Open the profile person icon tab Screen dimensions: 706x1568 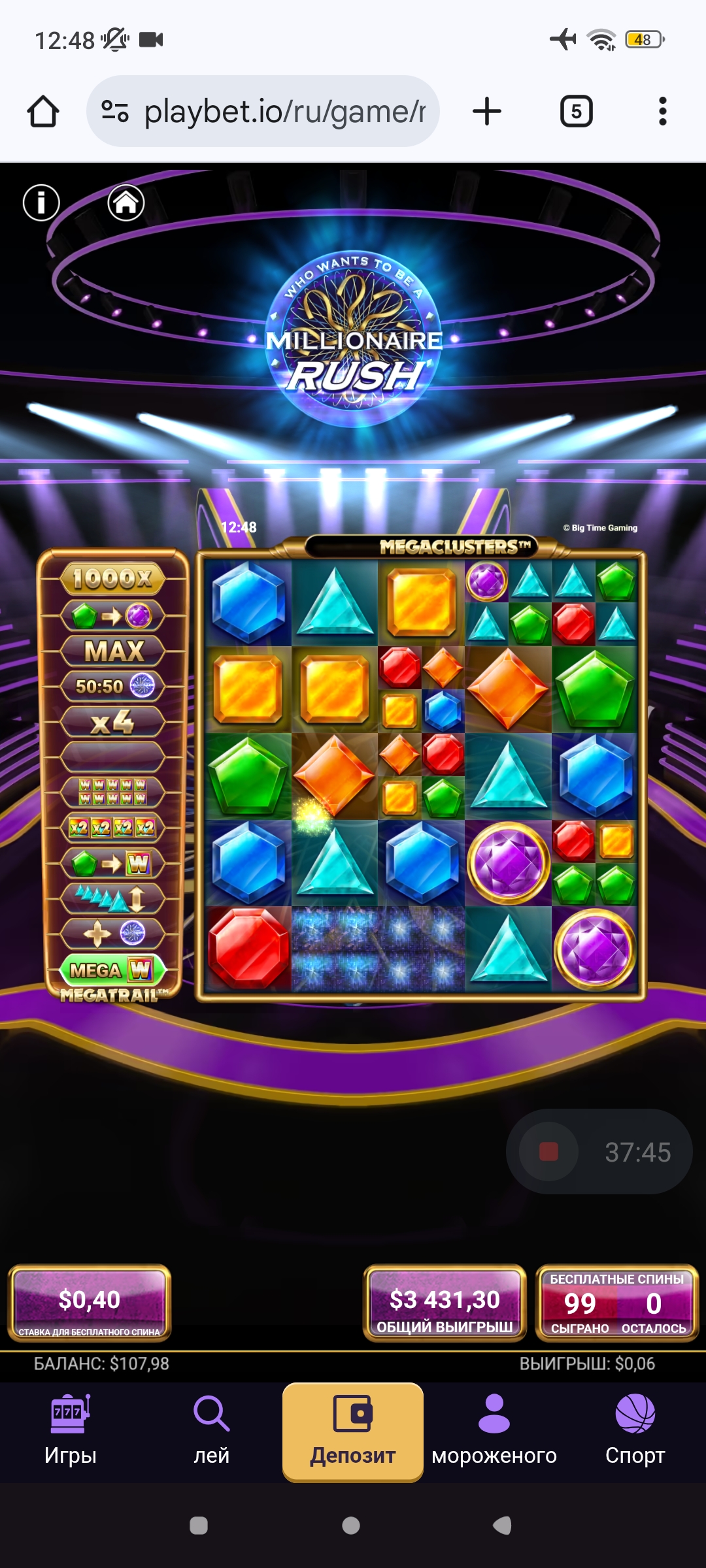pos(494,1431)
